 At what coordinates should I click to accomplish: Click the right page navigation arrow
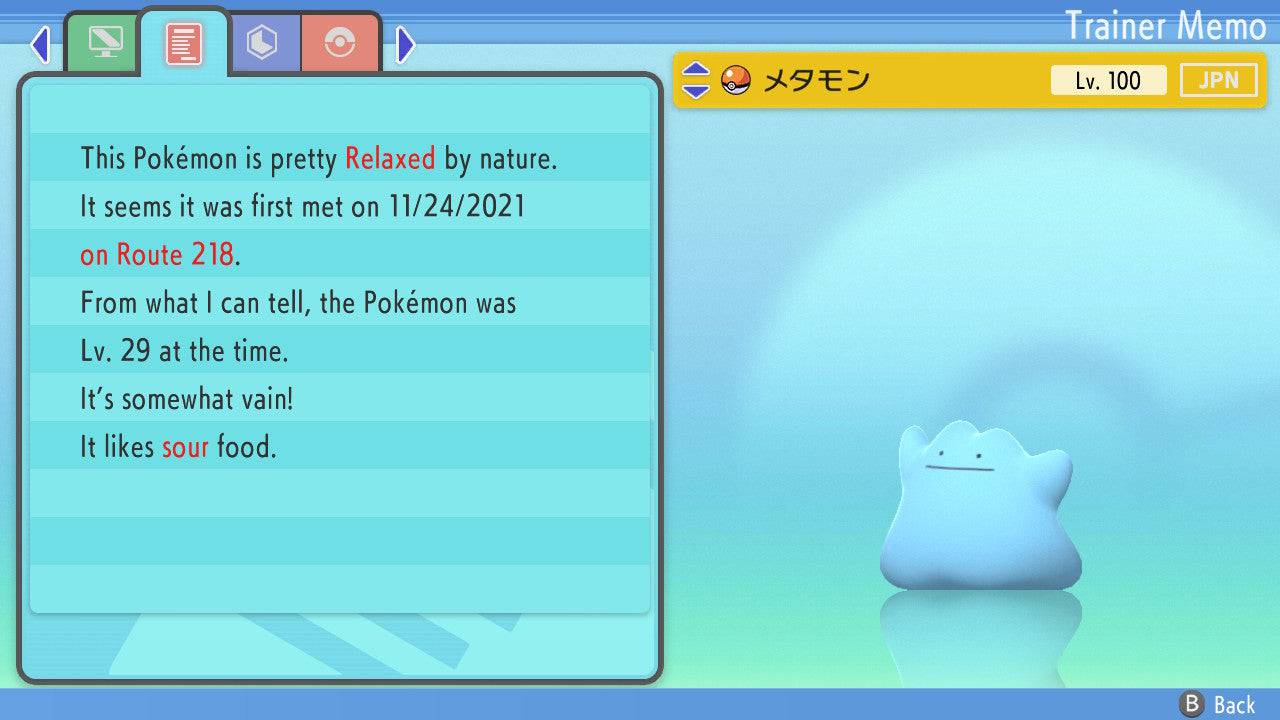pos(403,43)
